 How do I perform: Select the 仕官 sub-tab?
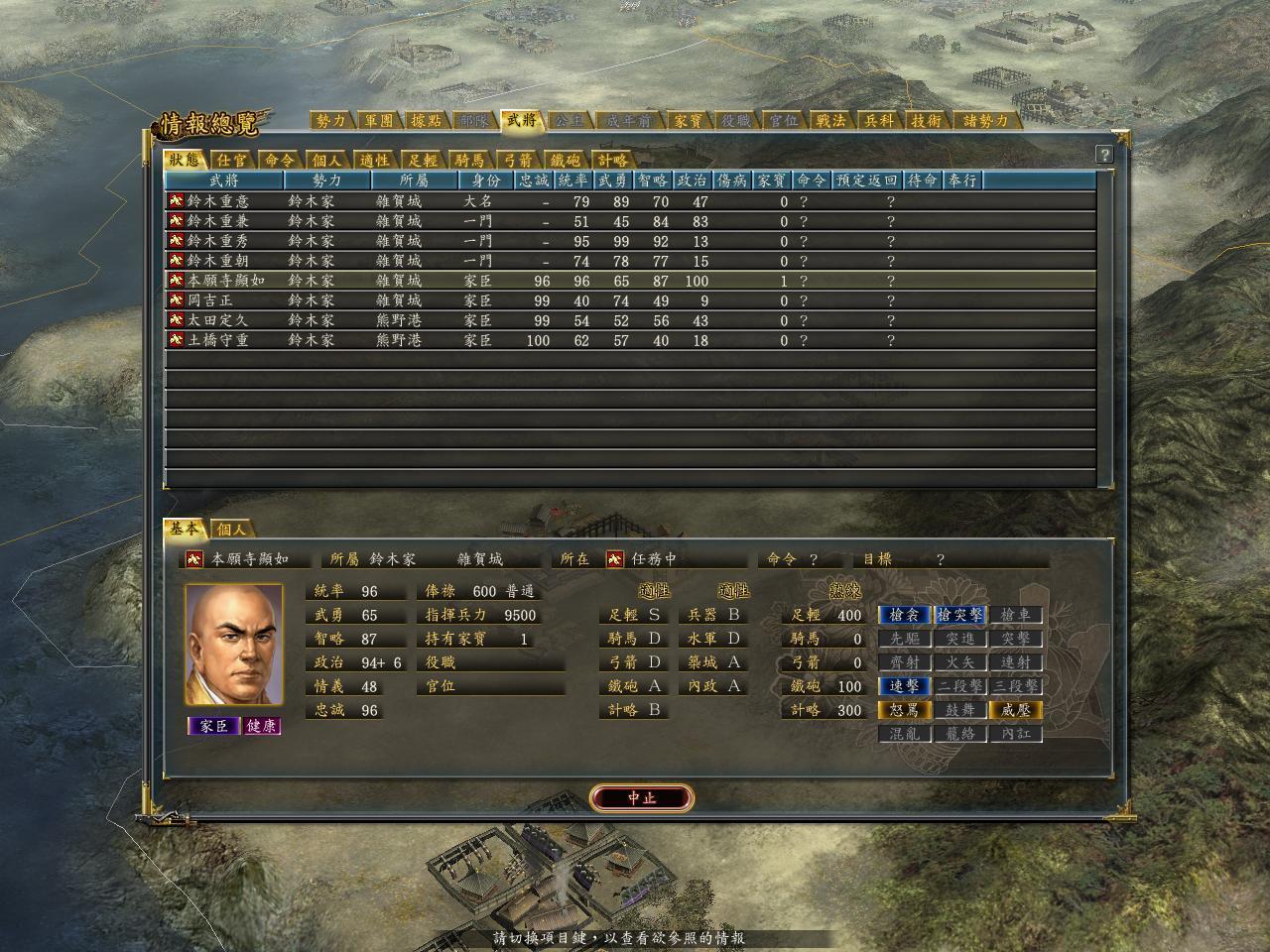[232, 160]
